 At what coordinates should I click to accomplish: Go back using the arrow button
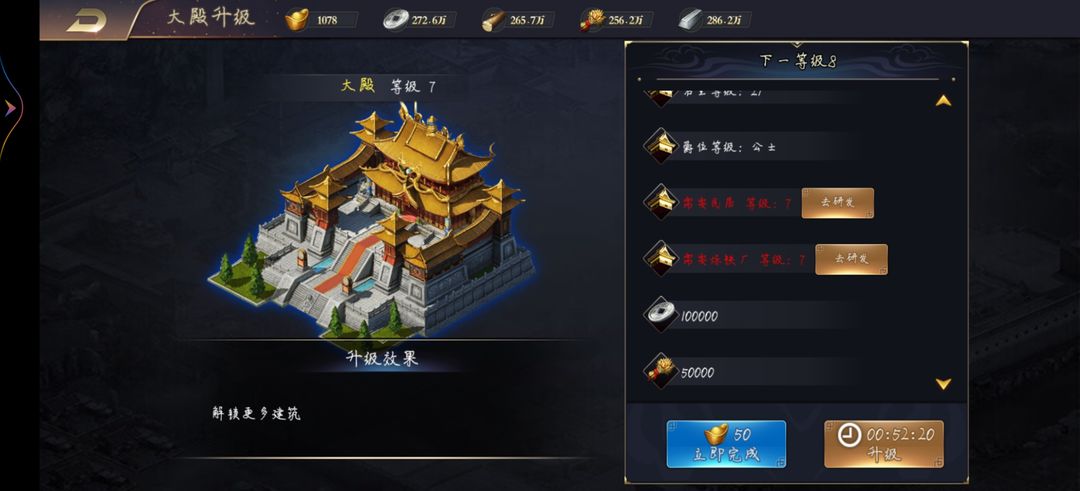point(86,20)
